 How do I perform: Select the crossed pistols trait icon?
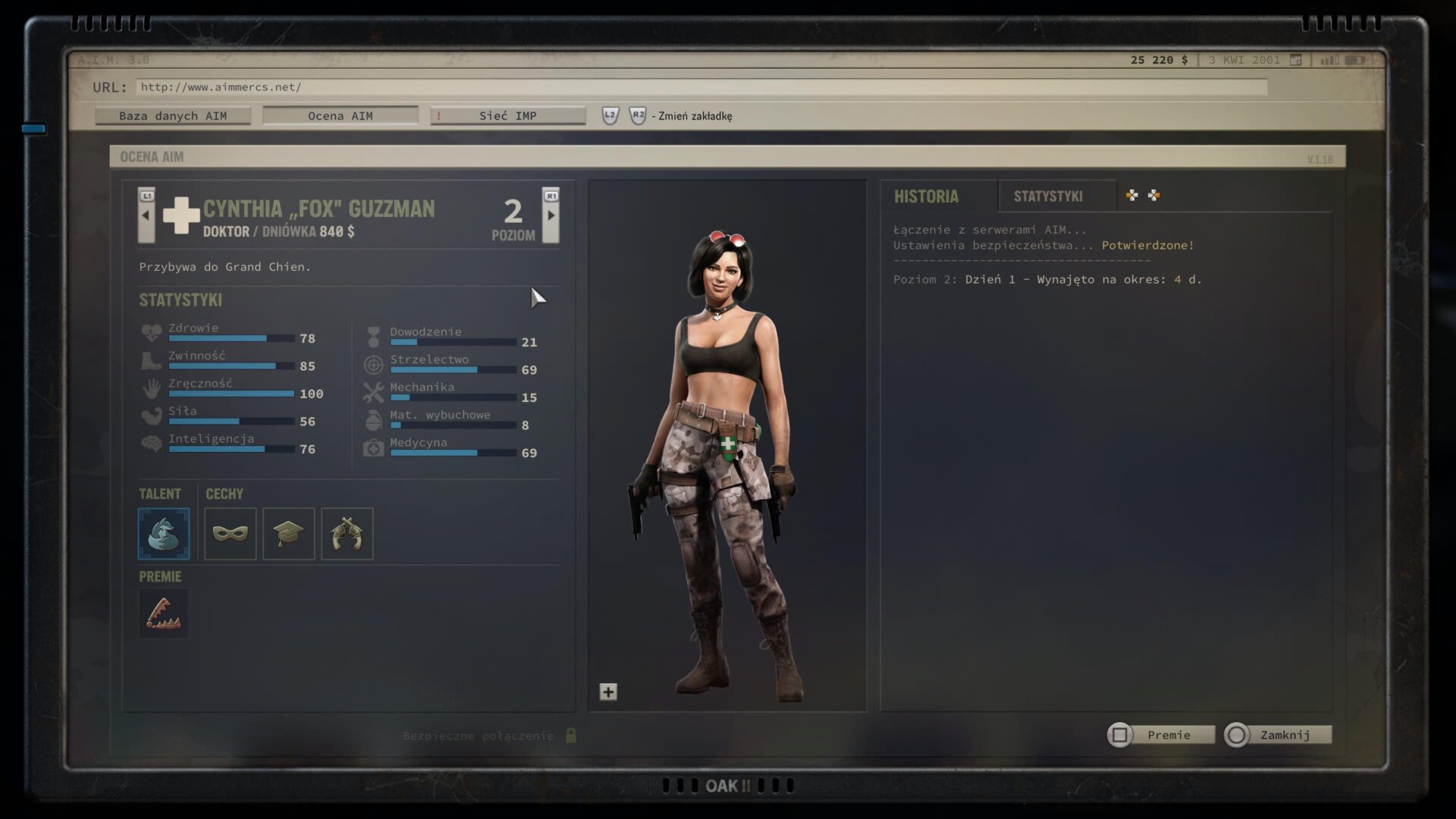click(x=347, y=534)
